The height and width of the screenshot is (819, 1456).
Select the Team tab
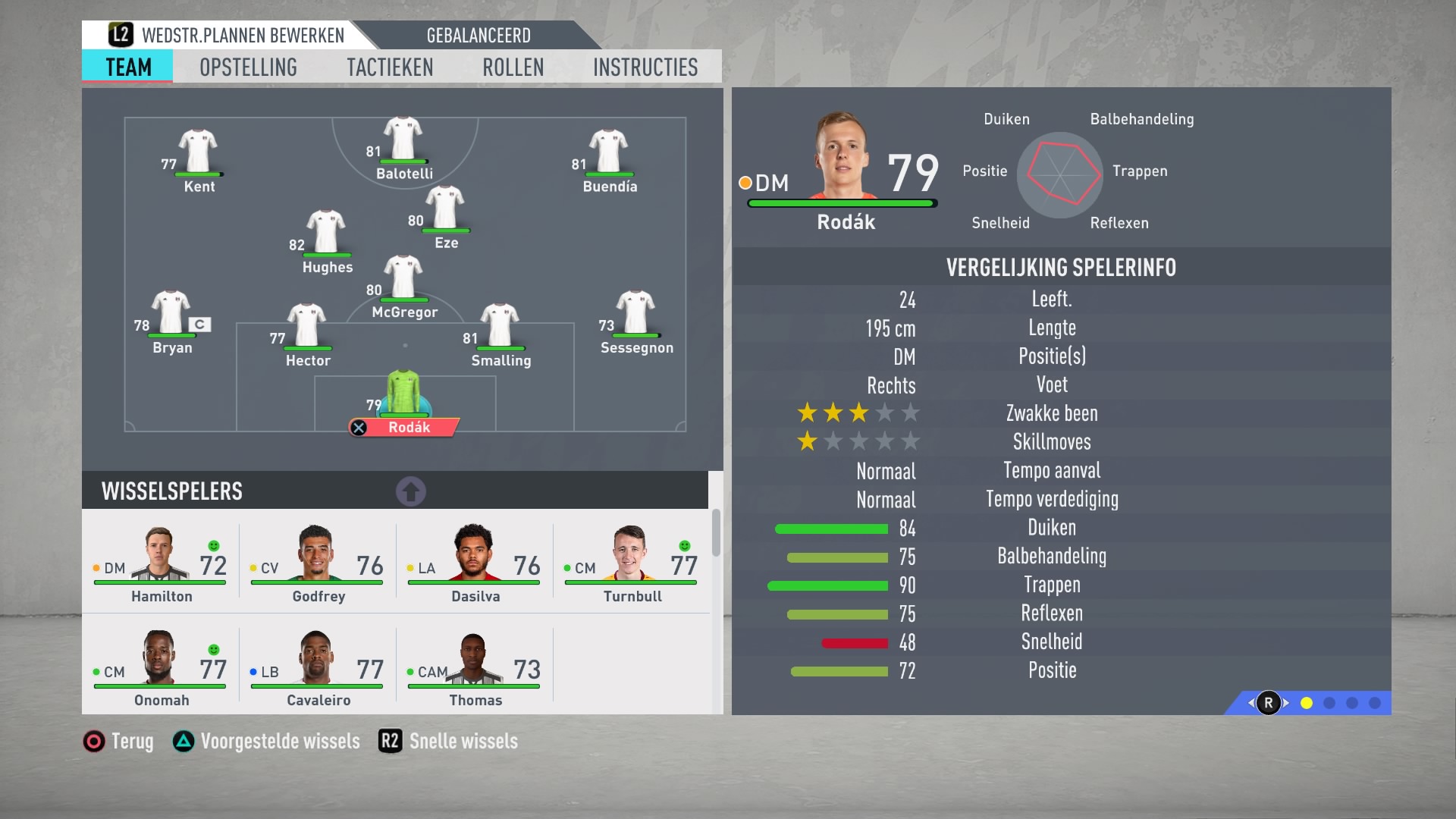click(128, 67)
